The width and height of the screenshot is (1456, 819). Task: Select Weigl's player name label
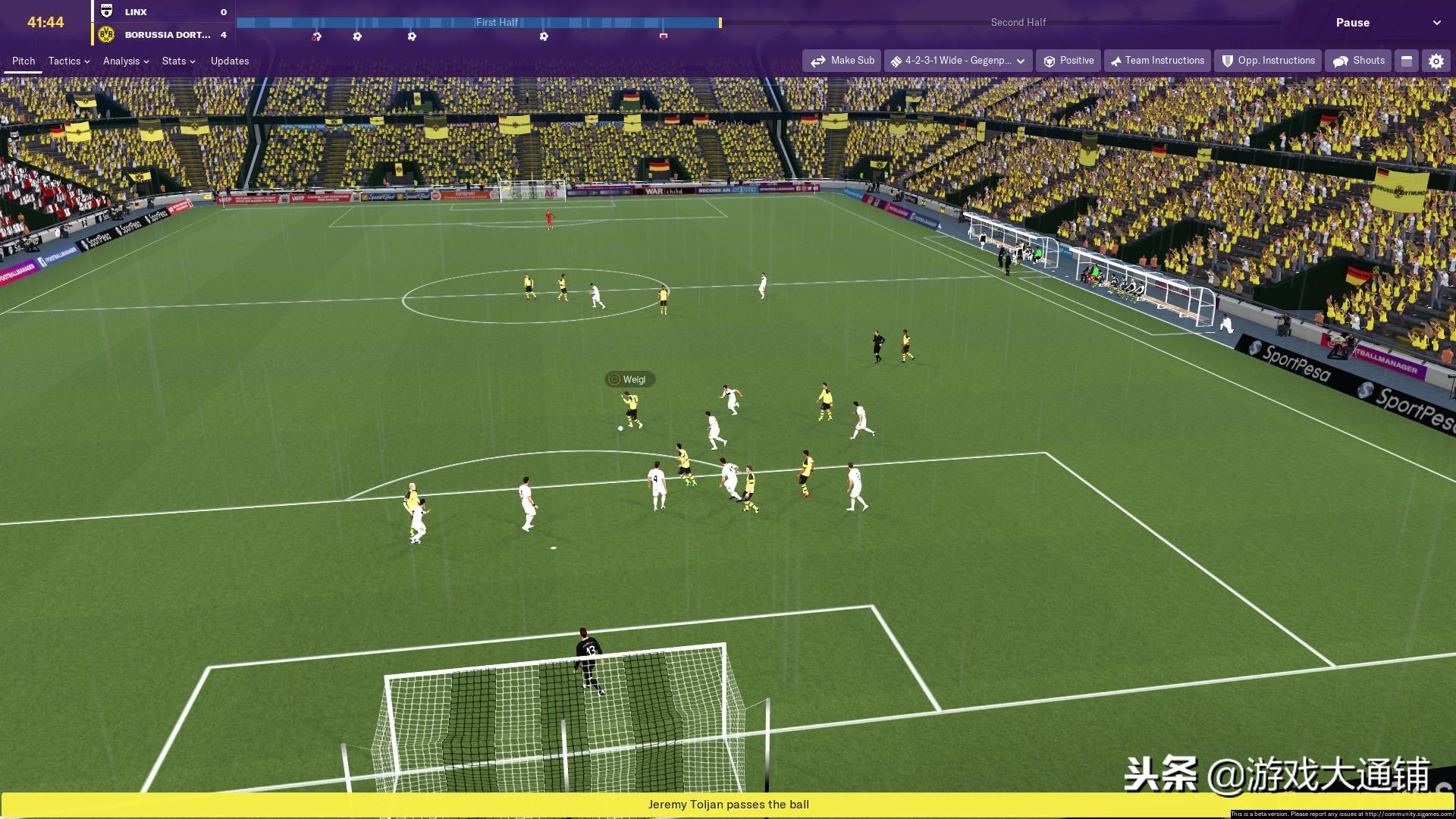click(629, 379)
